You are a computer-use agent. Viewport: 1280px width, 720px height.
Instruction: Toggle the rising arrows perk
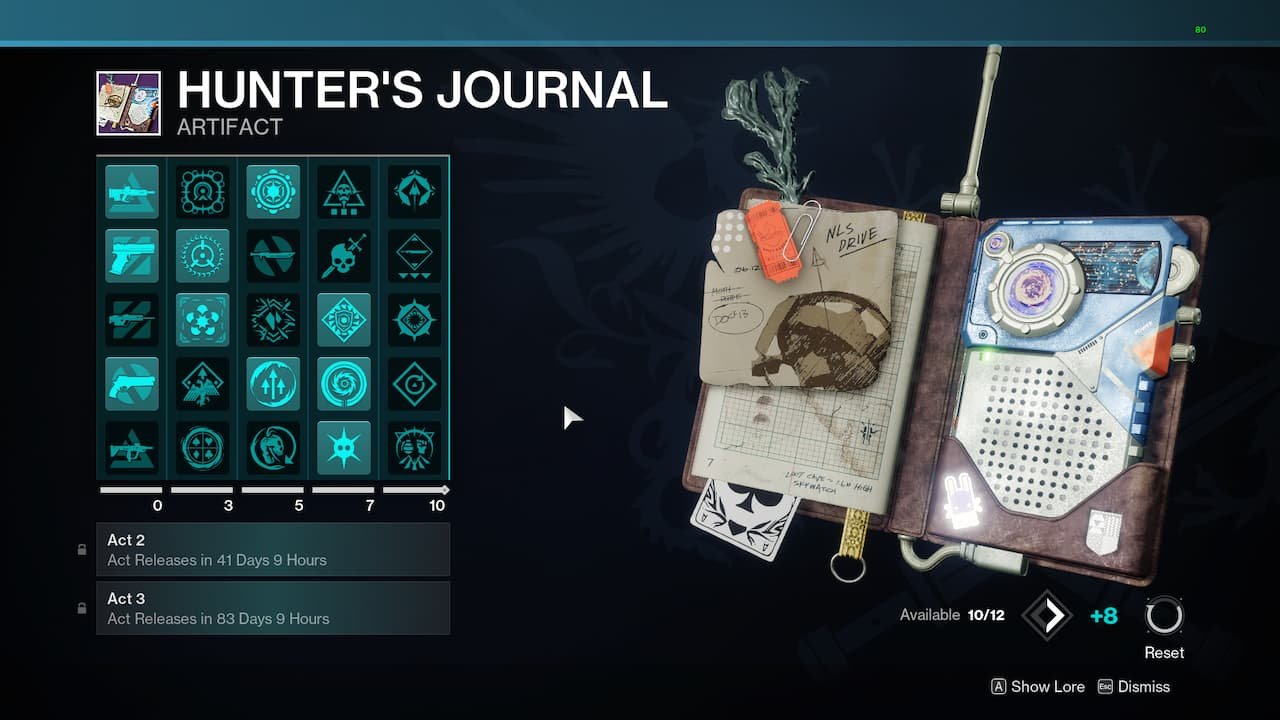coord(273,383)
